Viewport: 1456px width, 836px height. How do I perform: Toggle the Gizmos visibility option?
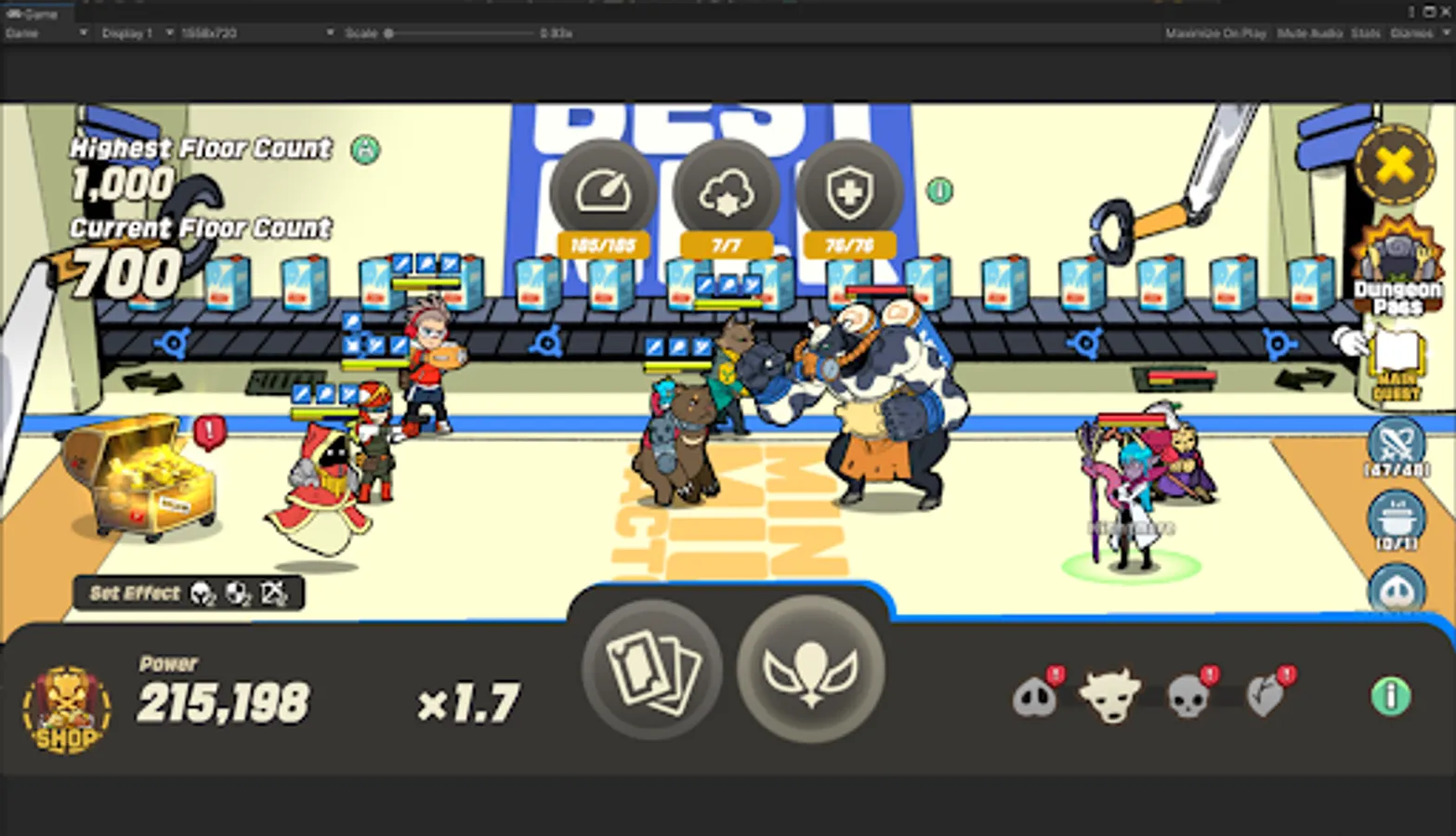point(1413,33)
